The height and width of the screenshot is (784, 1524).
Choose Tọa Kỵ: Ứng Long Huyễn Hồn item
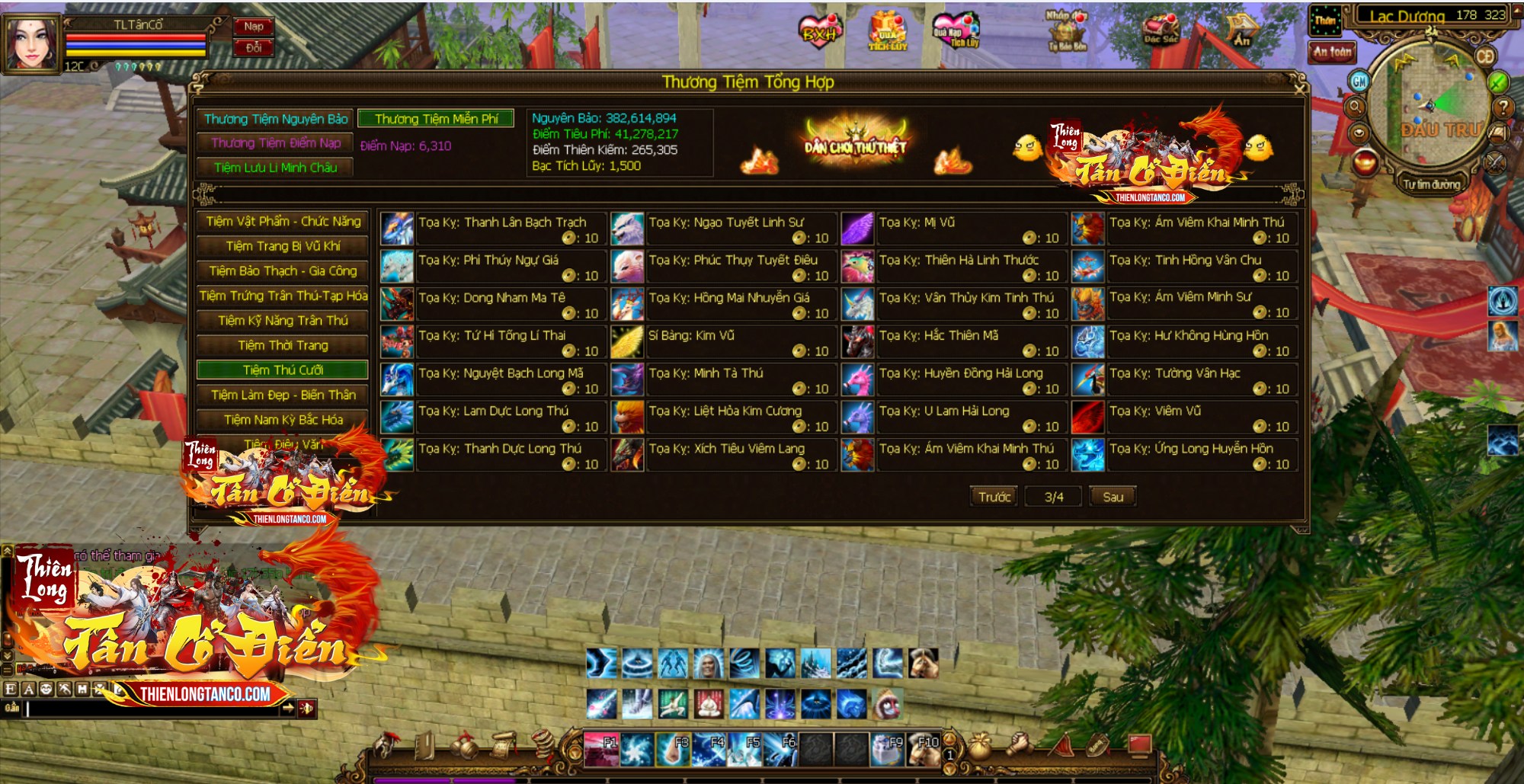(x=1087, y=455)
